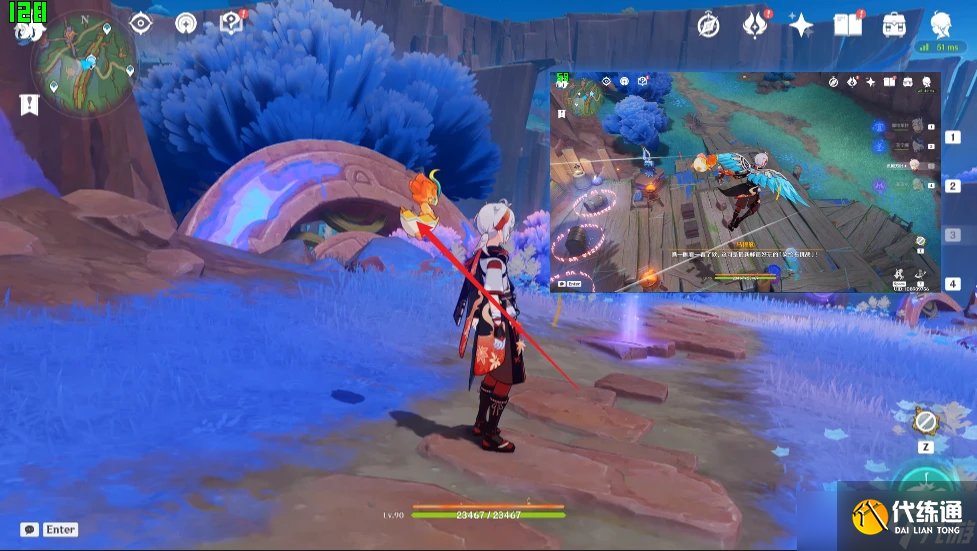977x551 pixels.
Task: Open the circular target icon beside the eye
Action: [187, 23]
